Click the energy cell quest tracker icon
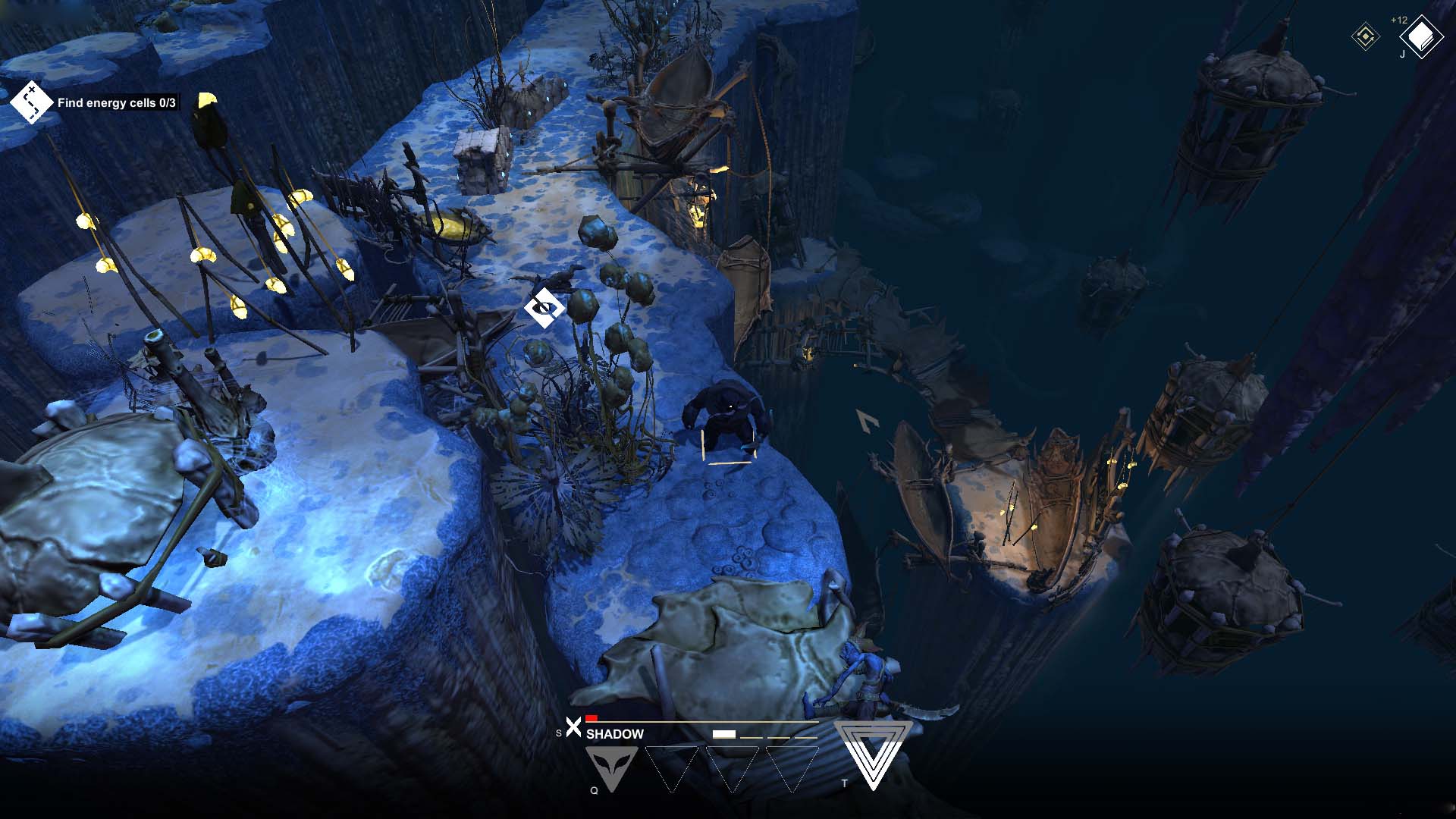The height and width of the screenshot is (819, 1456). [x=30, y=101]
